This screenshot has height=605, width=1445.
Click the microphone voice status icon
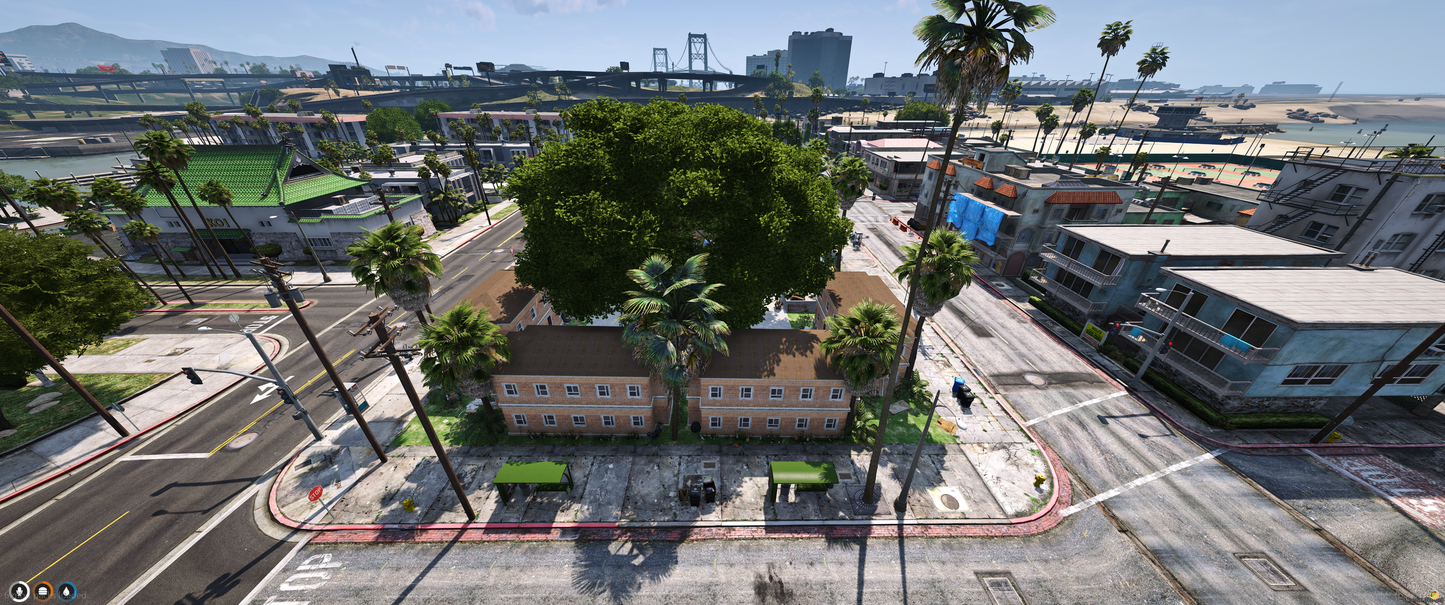19,591
